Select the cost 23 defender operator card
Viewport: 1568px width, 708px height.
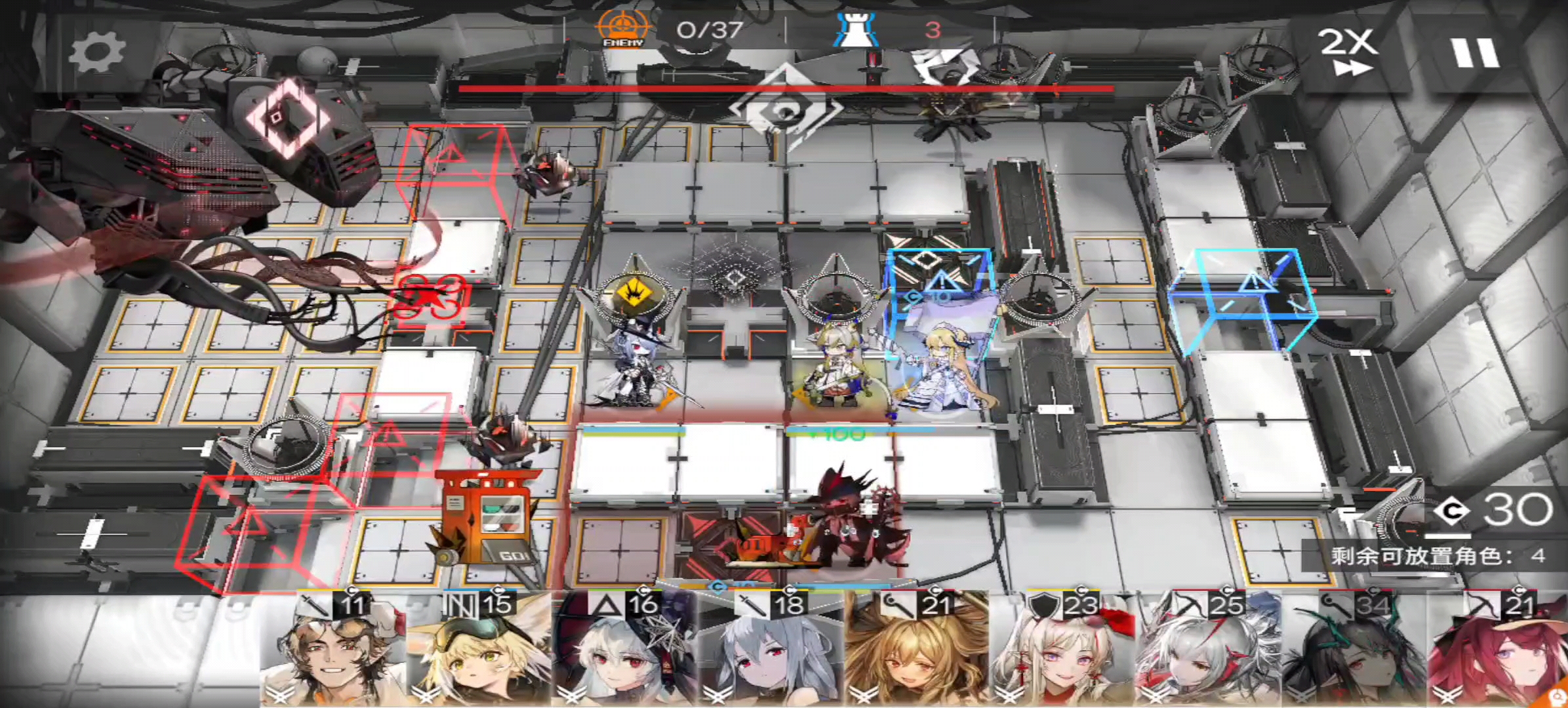click(1061, 649)
